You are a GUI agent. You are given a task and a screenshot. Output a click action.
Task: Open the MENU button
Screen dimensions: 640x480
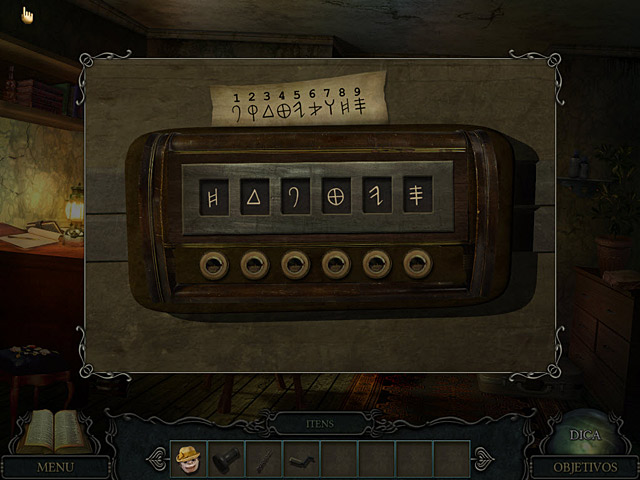[x=55, y=466]
